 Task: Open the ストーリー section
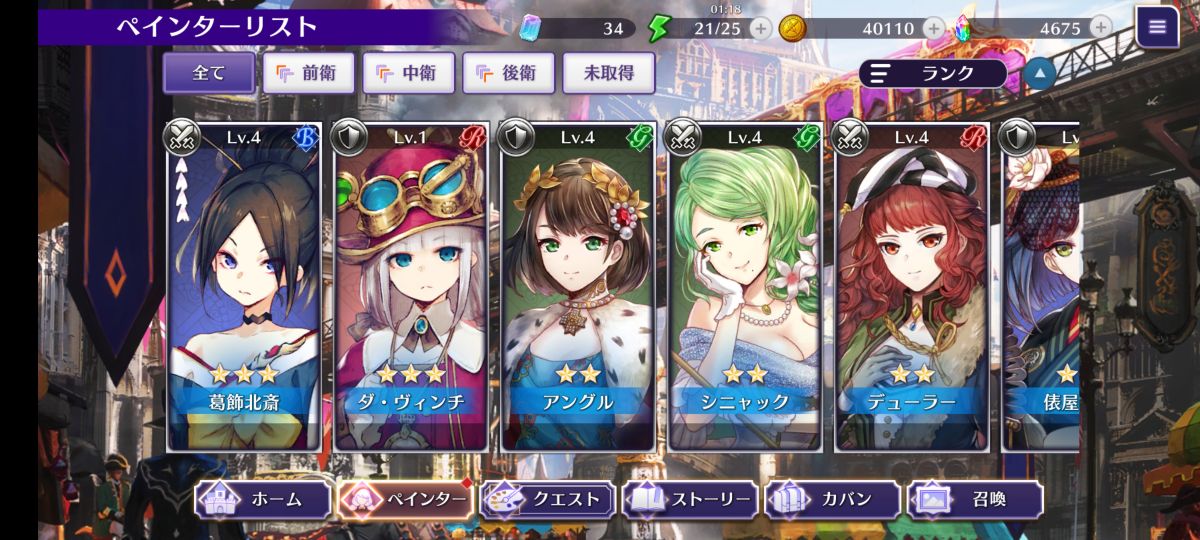690,499
